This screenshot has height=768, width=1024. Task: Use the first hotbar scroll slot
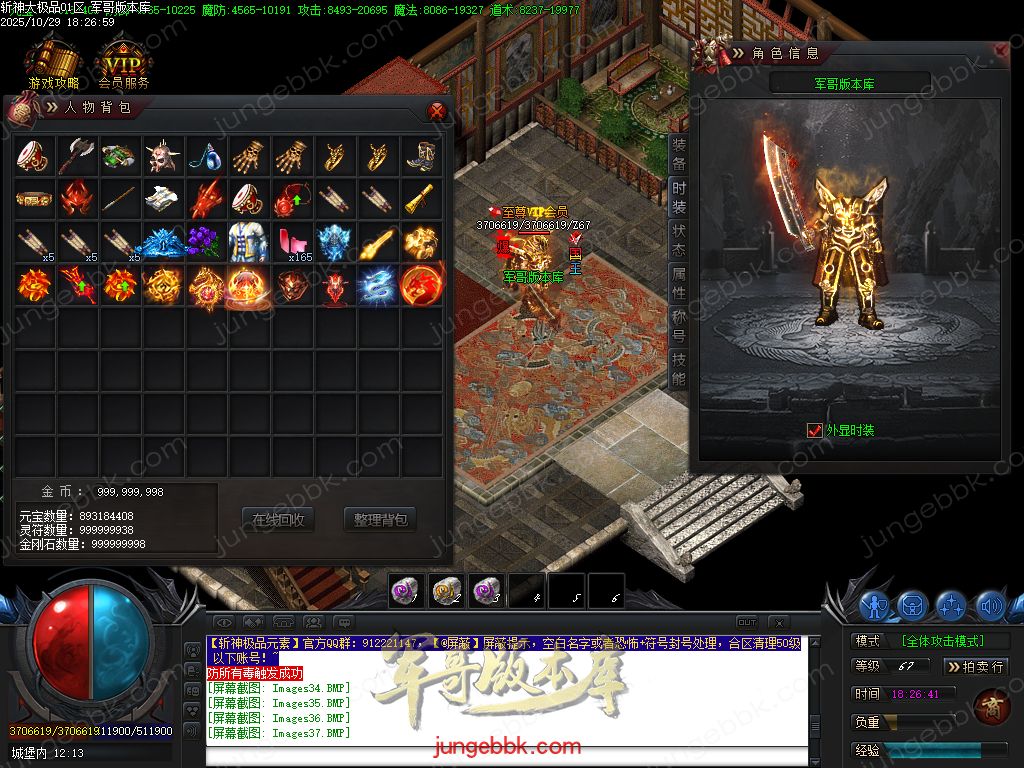[x=405, y=591]
